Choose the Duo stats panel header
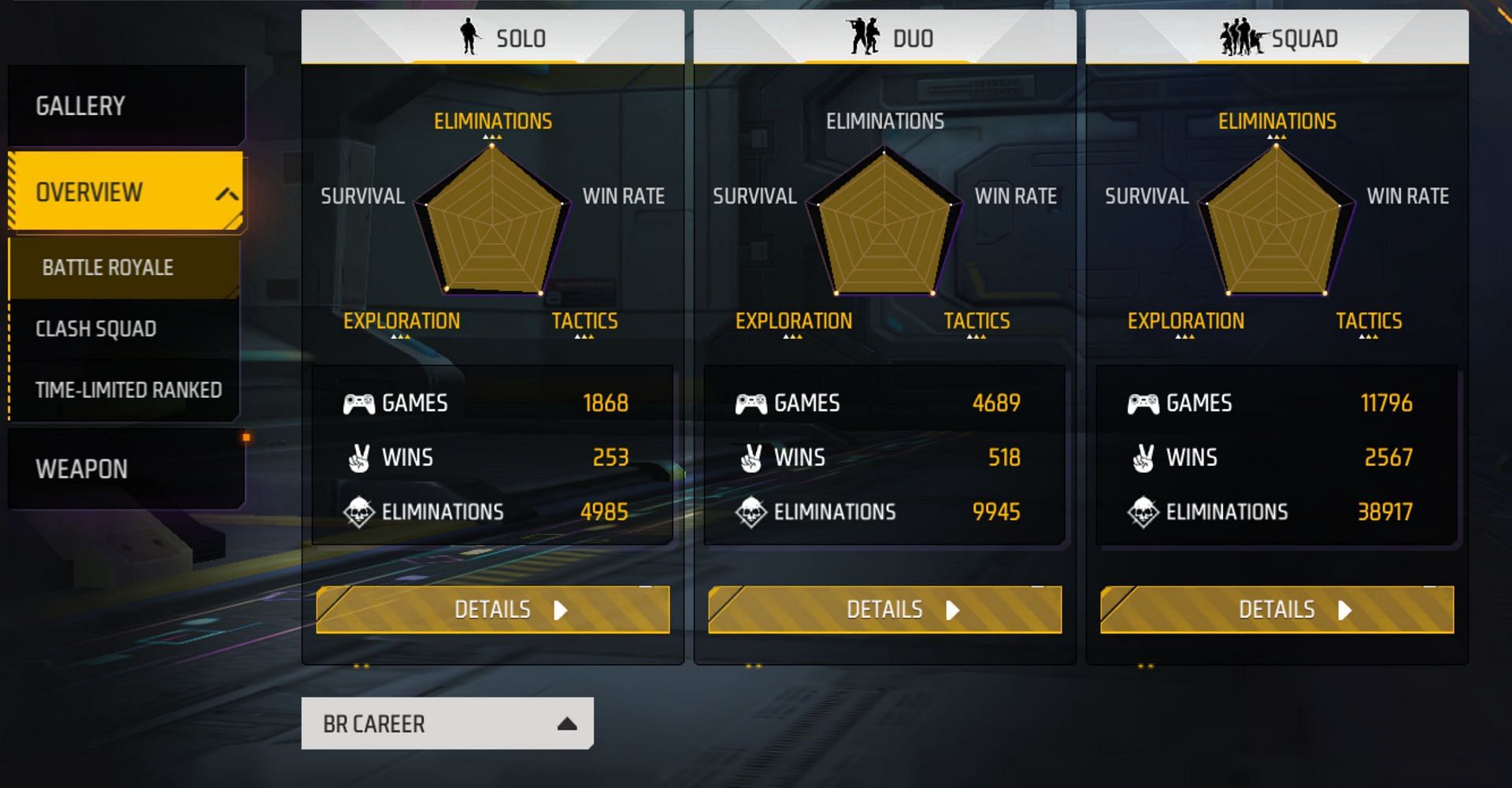The width and height of the screenshot is (1512, 788). point(884,37)
